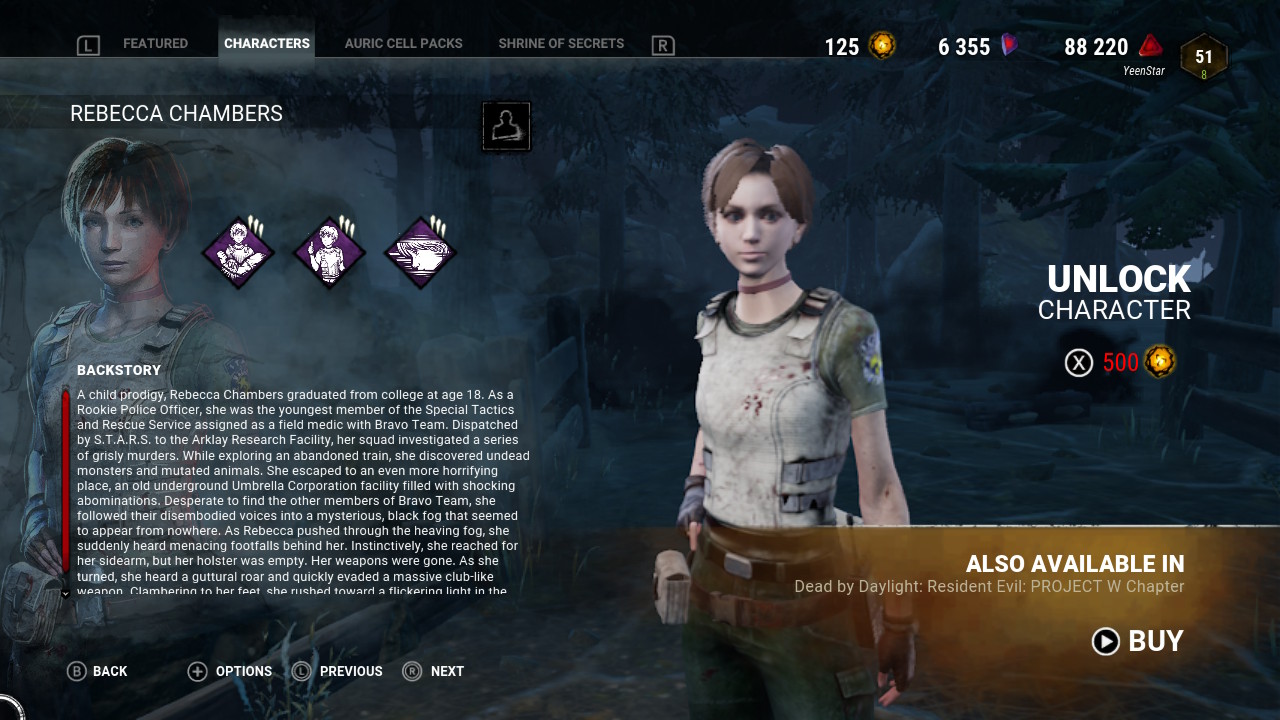1280x720 pixels.
Task: Go to the Shrine of Secrets tab
Action: [561, 44]
